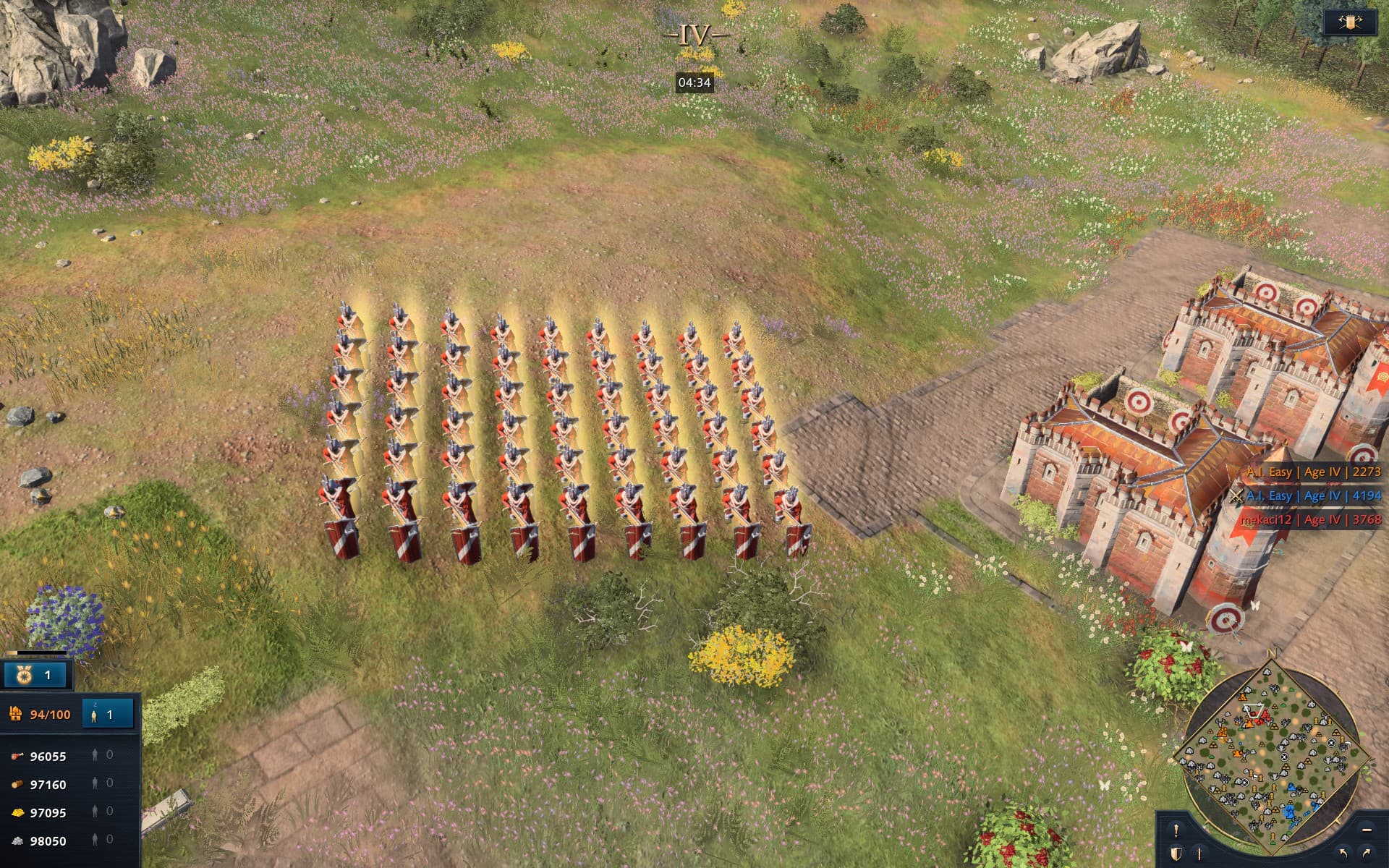Click the minus button beside the minimap
Screen dimensions: 1389x868
(x=1366, y=830)
